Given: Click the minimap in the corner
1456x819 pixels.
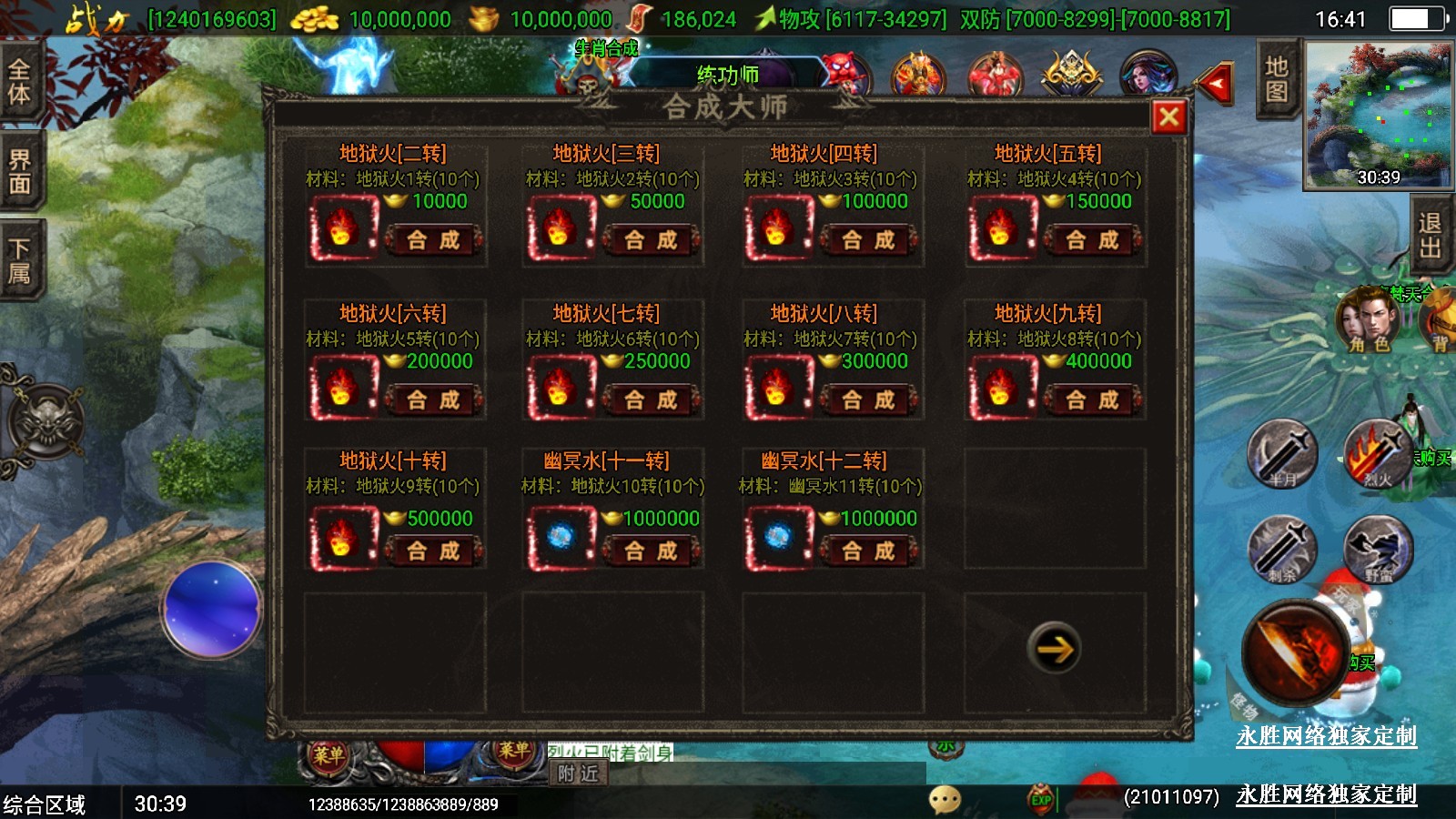Looking at the screenshot, I should pos(1378,114).
